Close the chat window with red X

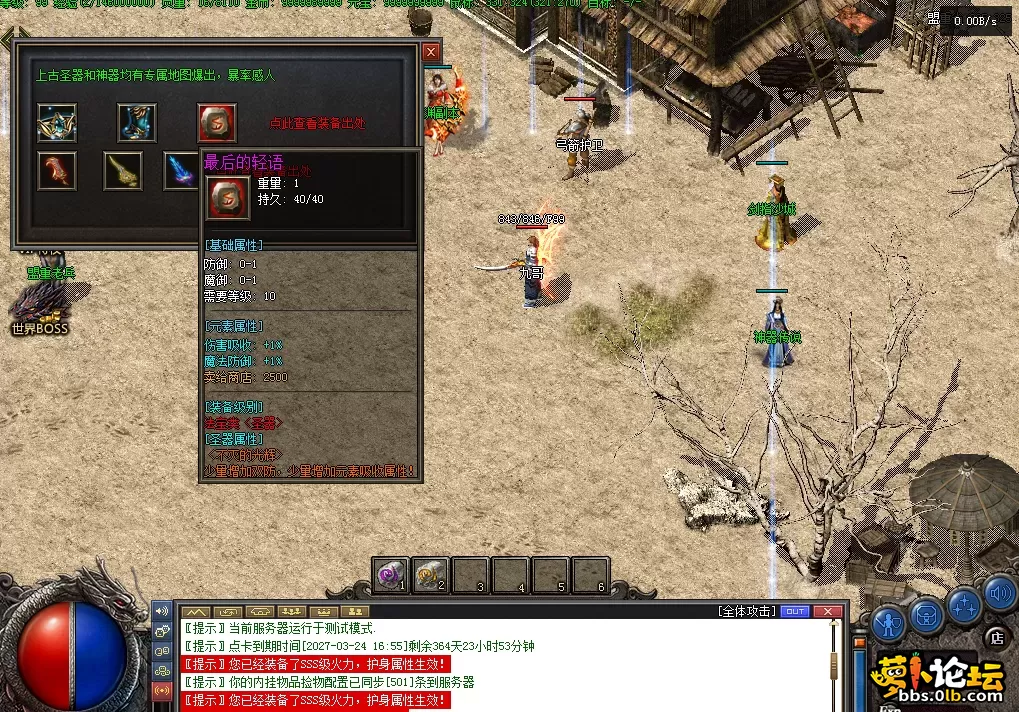(827, 611)
